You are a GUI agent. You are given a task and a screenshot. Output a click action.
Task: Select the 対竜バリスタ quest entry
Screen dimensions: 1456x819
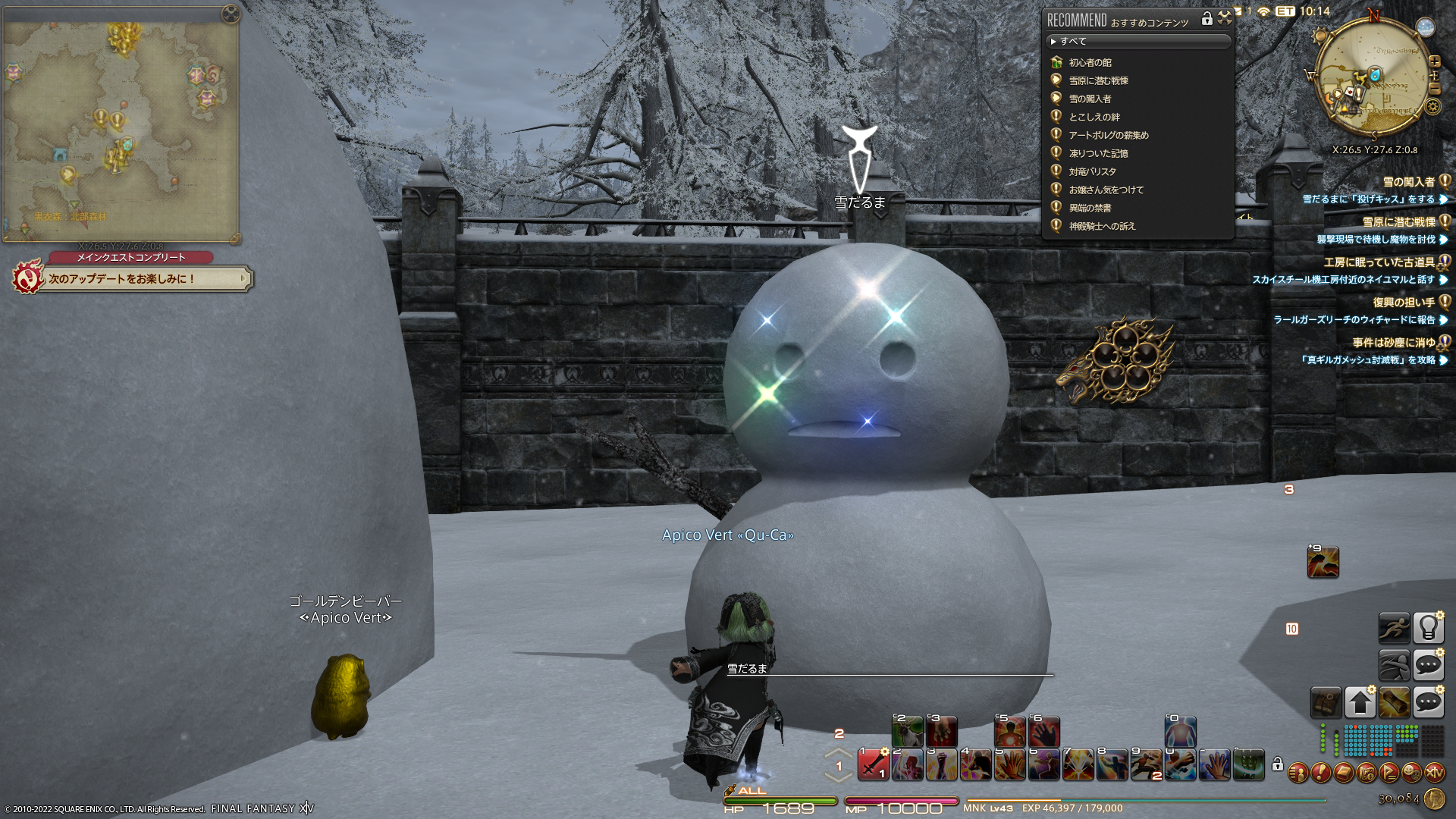point(1092,171)
